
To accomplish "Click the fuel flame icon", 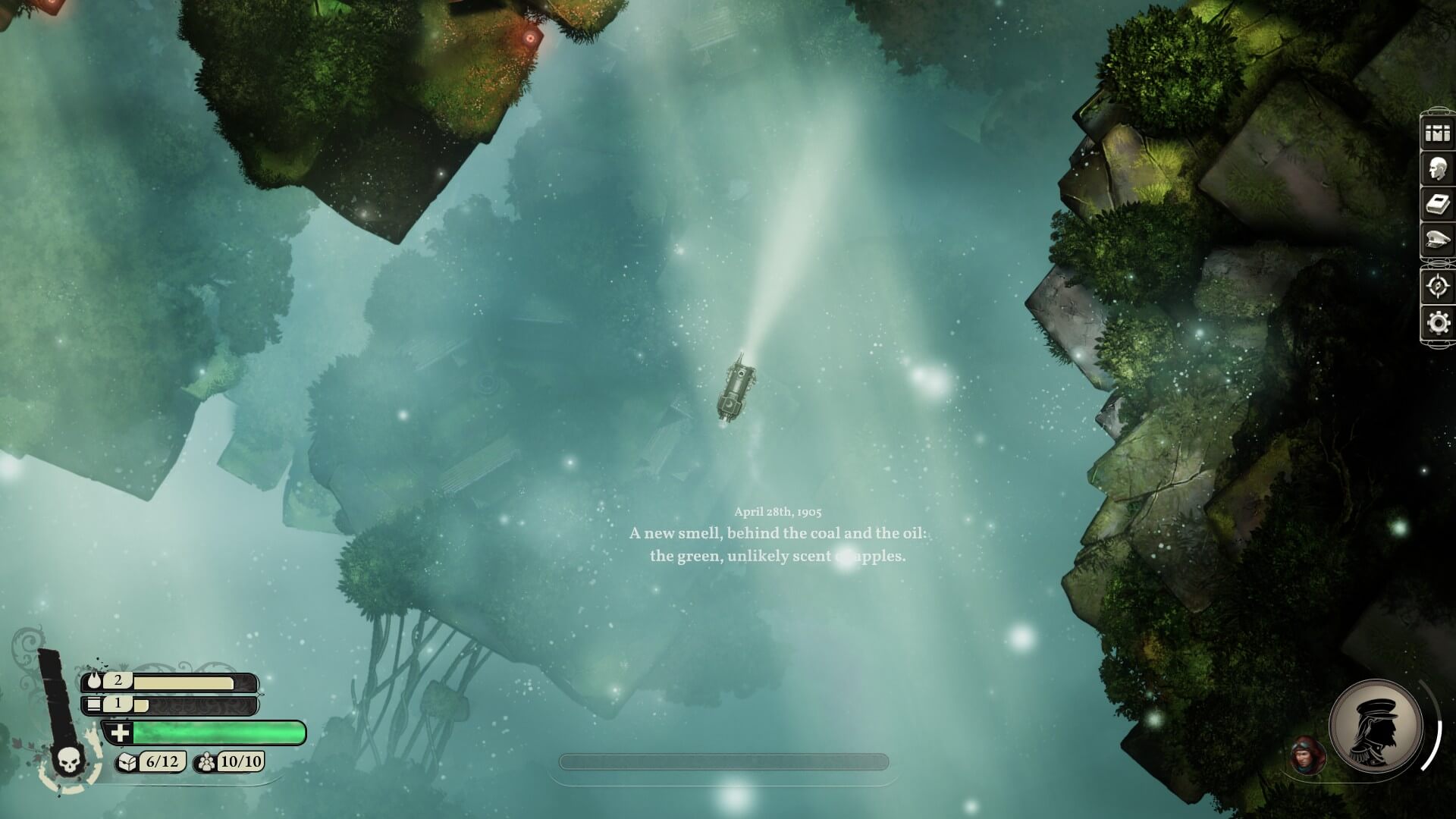I will tap(95, 681).
